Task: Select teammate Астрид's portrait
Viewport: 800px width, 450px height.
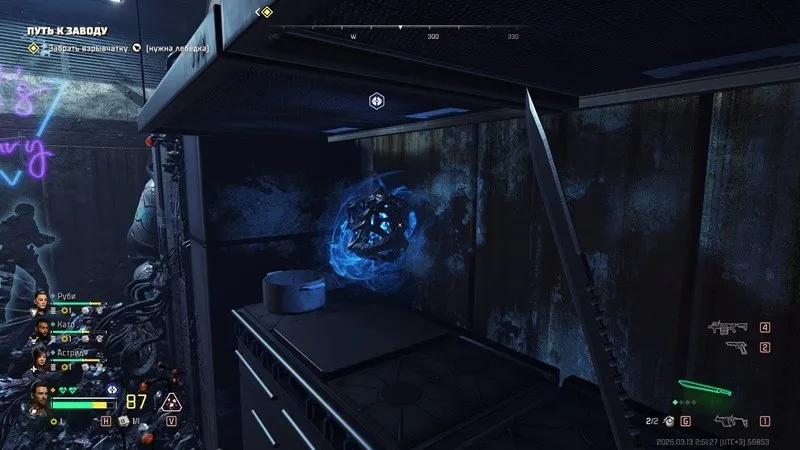Action: (x=43, y=357)
